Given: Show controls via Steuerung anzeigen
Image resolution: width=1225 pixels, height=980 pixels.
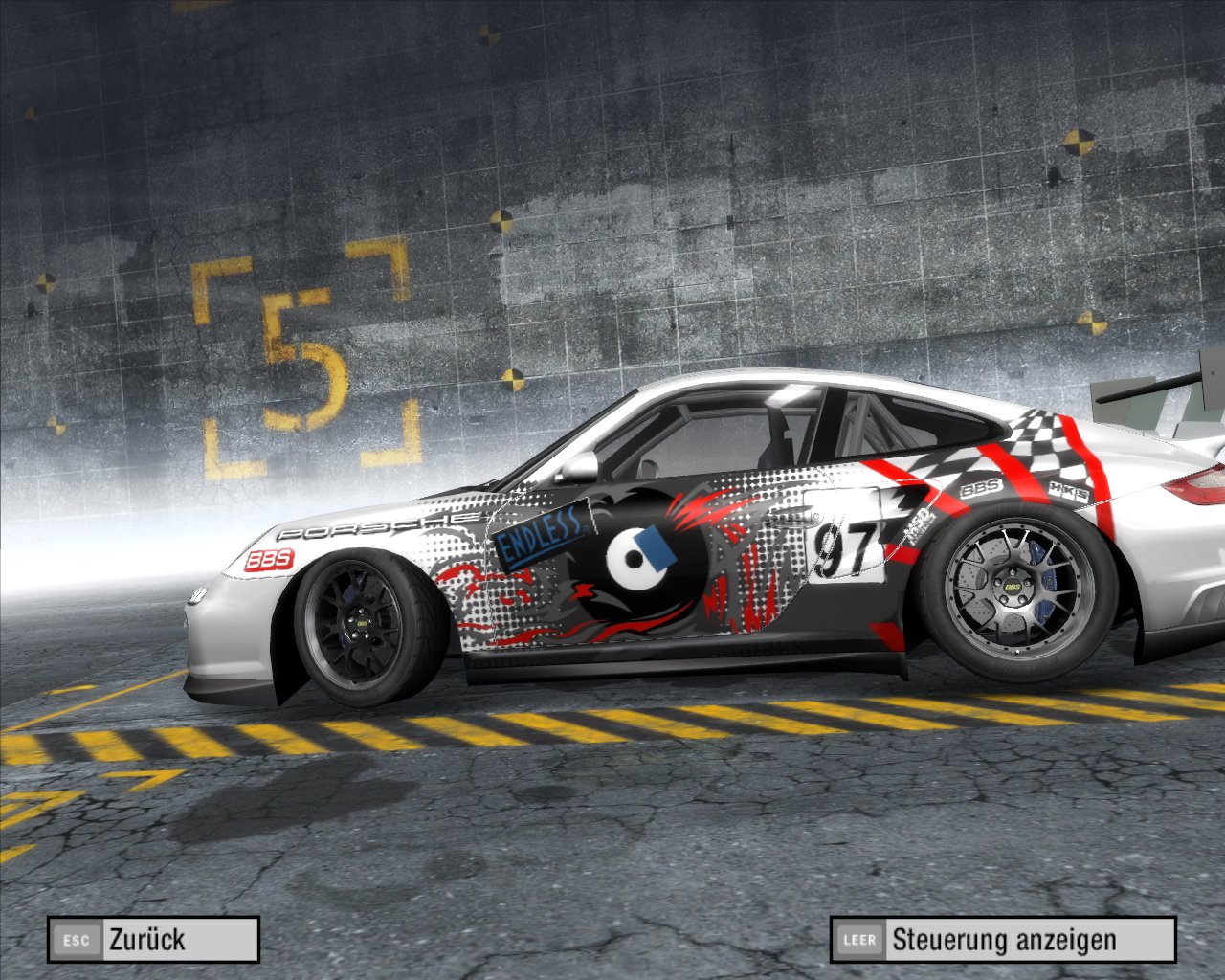Looking at the screenshot, I should [x=1002, y=940].
